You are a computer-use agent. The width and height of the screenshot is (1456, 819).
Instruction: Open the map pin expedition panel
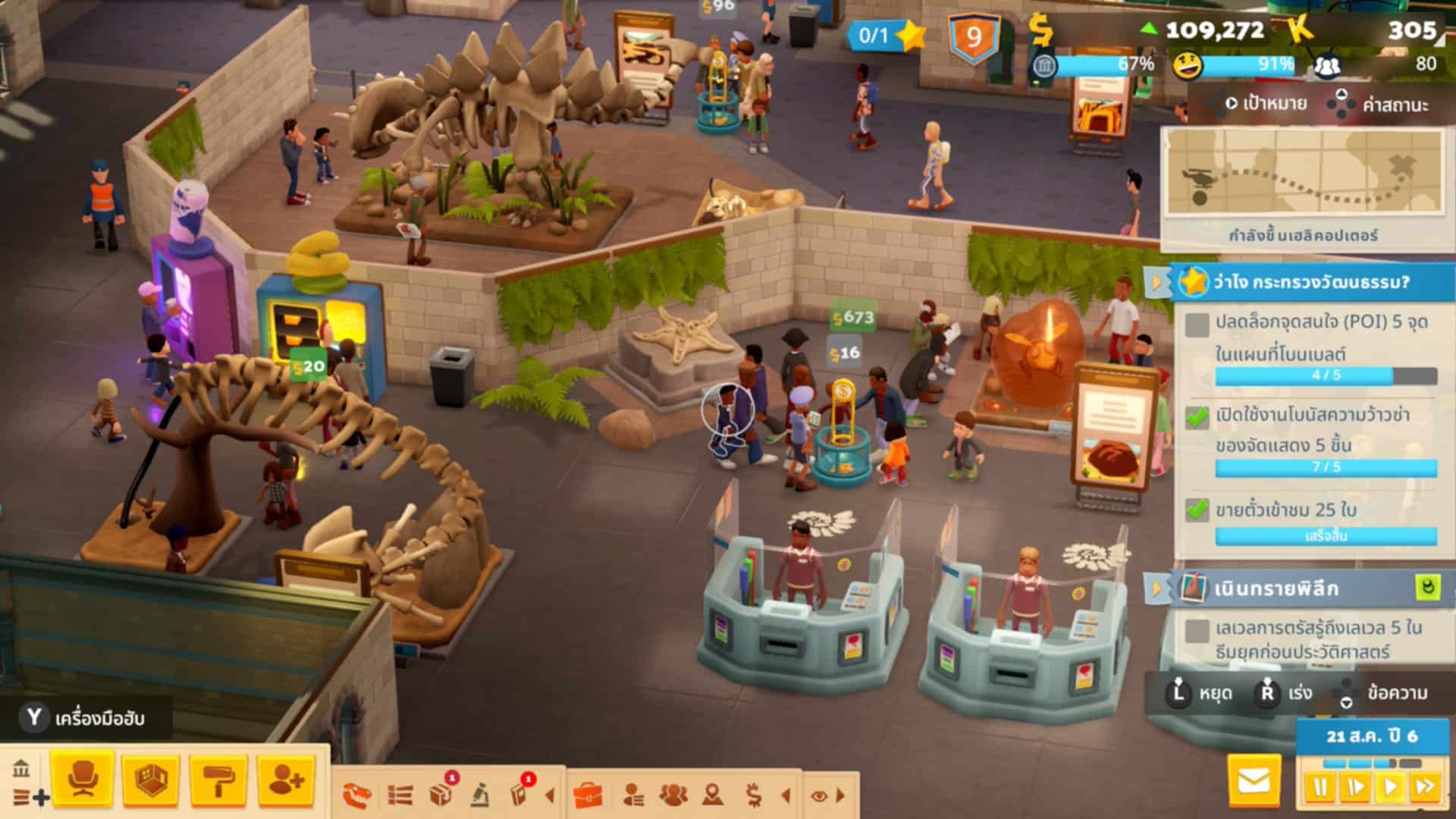coord(713,795)
